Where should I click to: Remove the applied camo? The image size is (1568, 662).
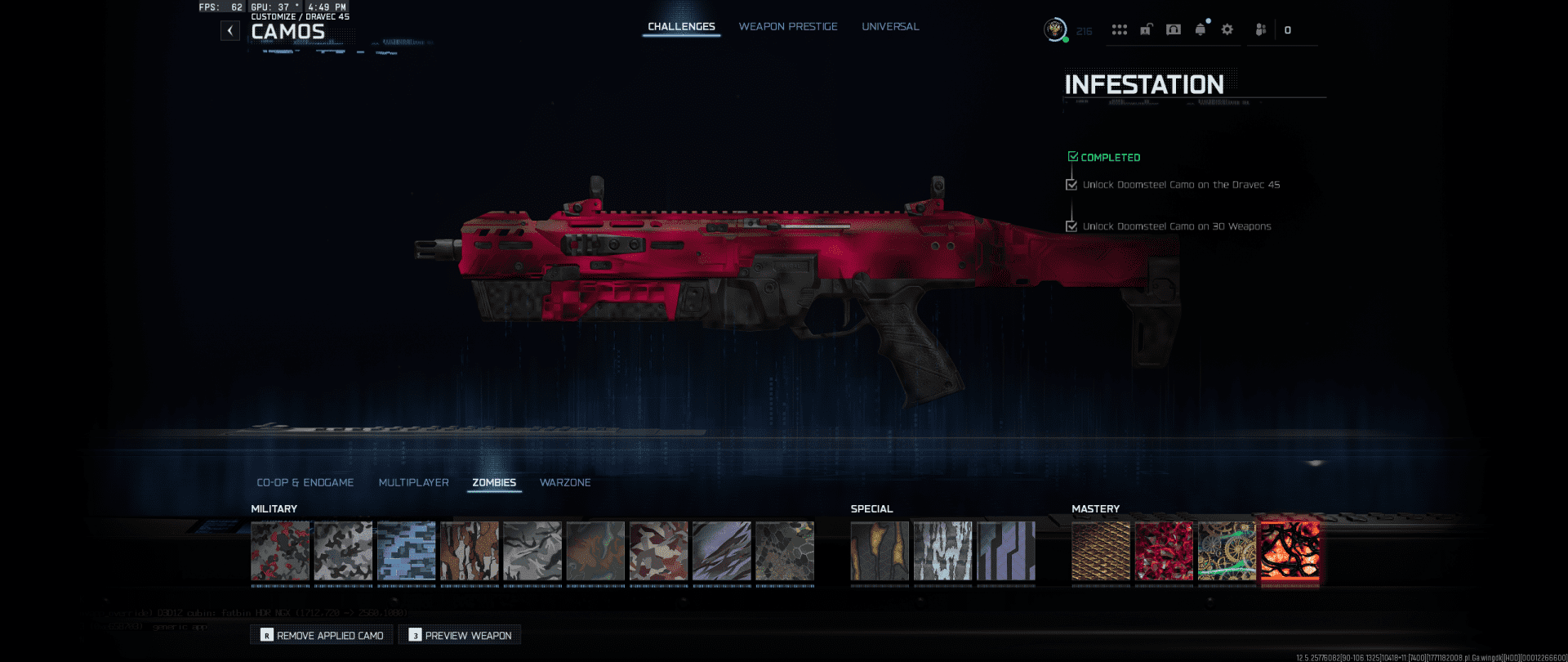pos(322,635)
